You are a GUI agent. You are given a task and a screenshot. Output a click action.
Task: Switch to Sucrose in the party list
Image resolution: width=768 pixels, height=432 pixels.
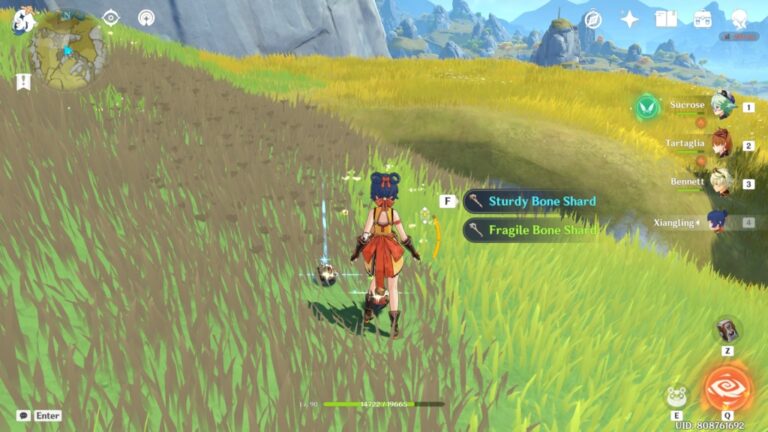coord(720,105)
